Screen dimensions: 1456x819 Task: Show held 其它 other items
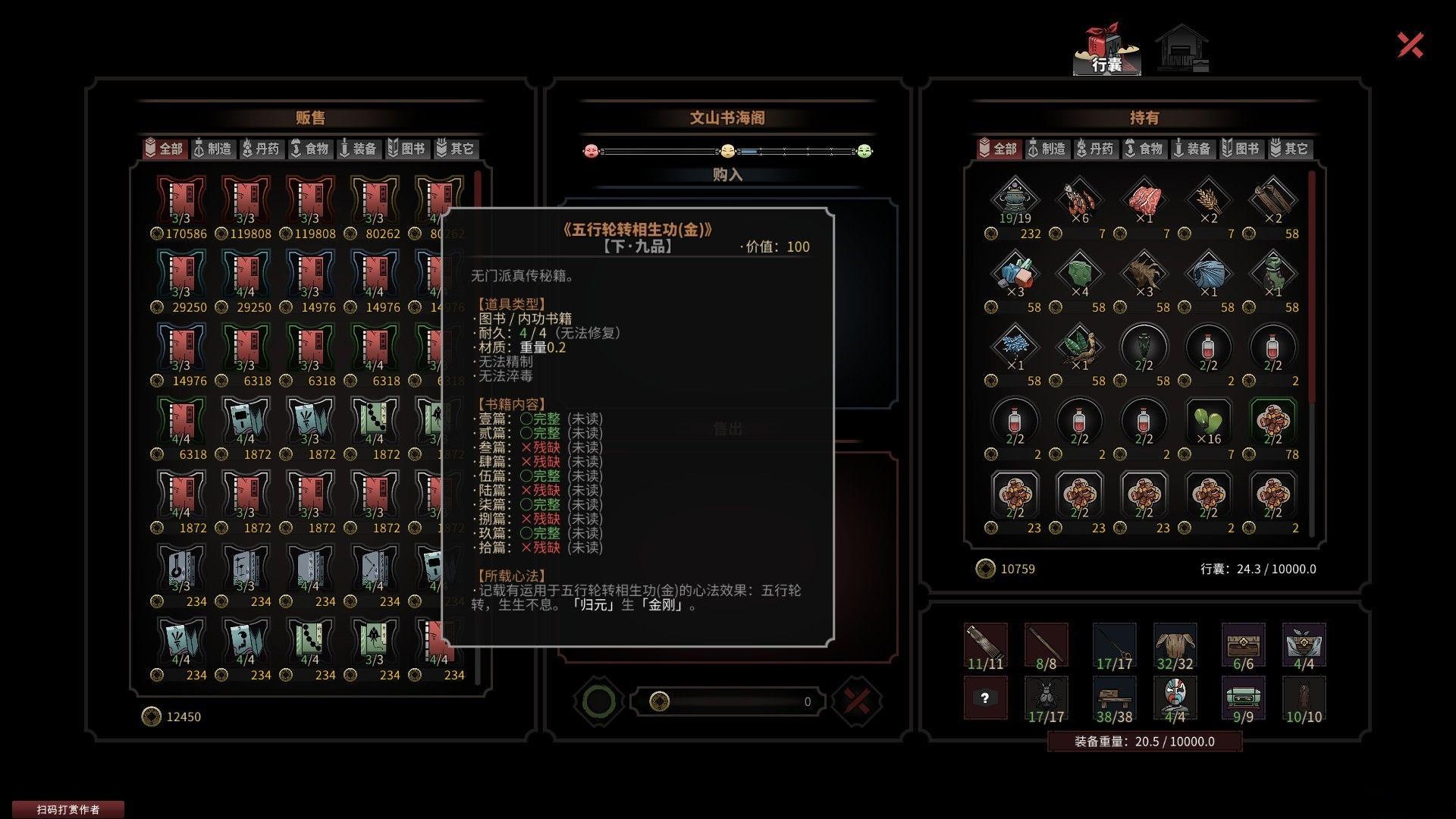[x=1289, y=149]
